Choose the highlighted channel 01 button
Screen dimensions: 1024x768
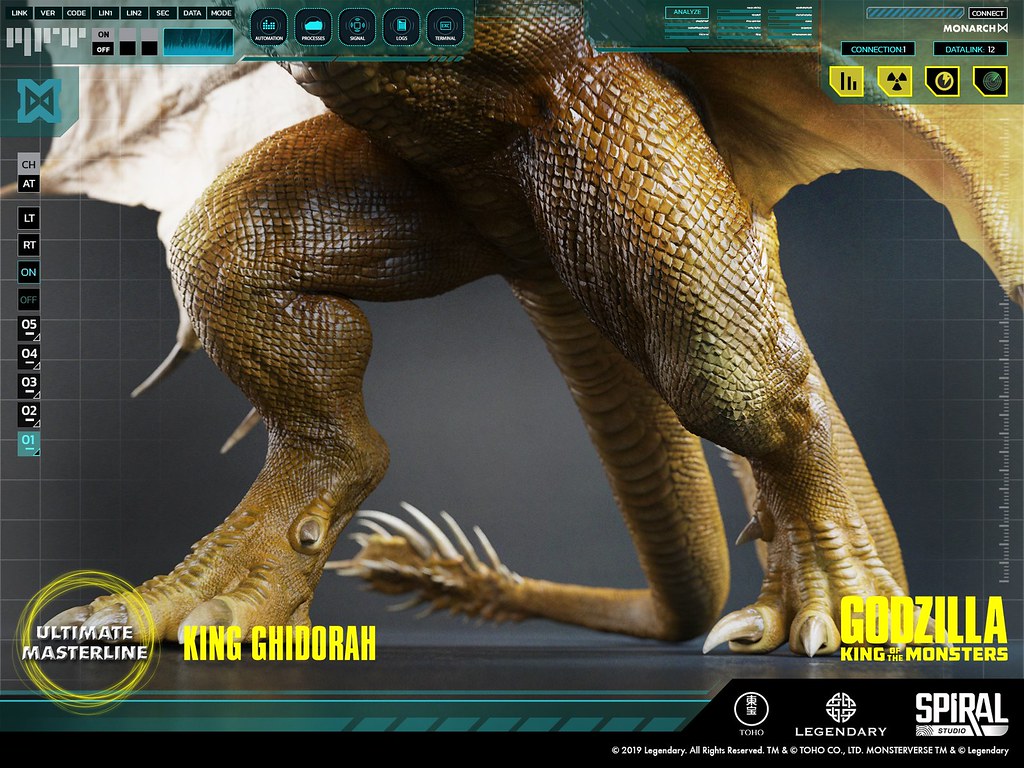click(29, 441)
